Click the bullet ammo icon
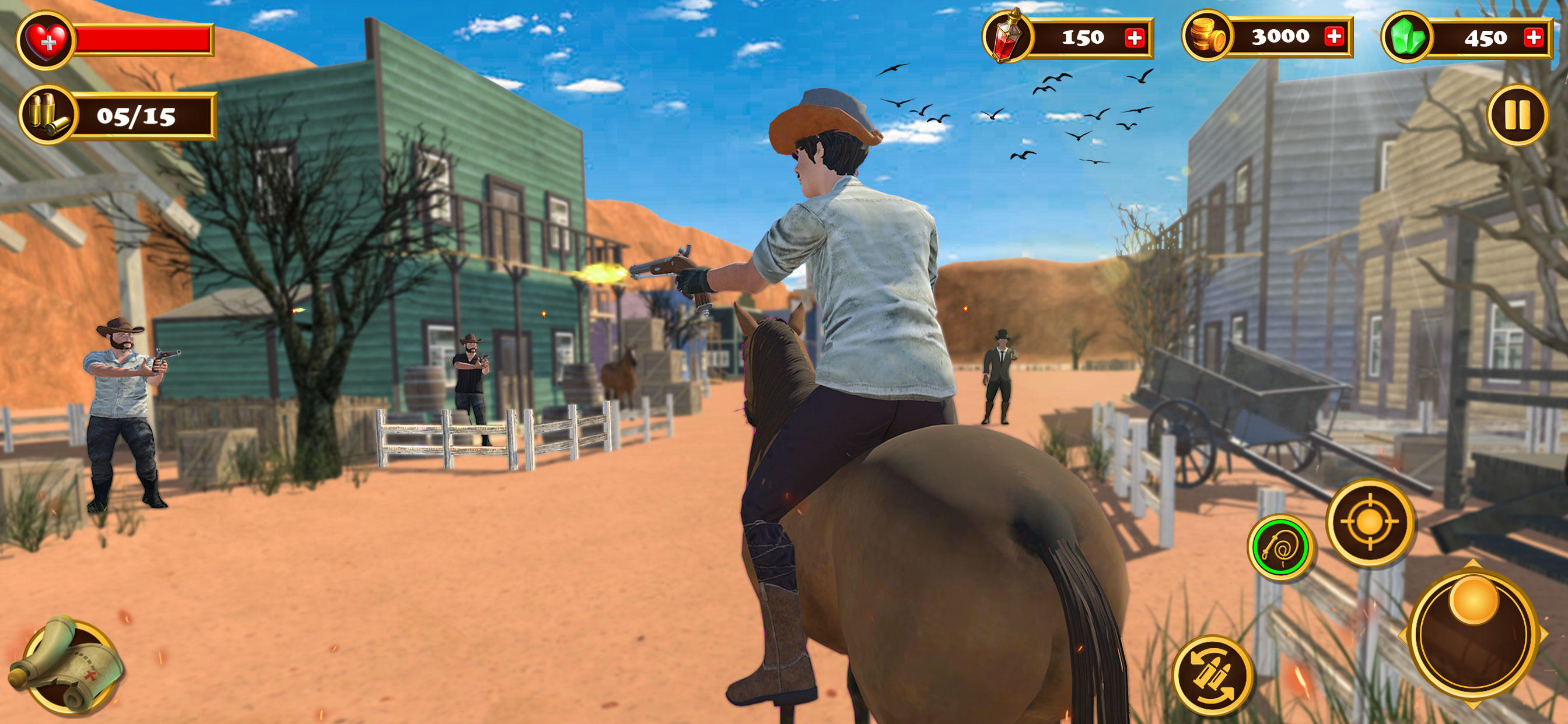Image resolution: width=1568 pixels, height=724 pixels. pos(48,117)
